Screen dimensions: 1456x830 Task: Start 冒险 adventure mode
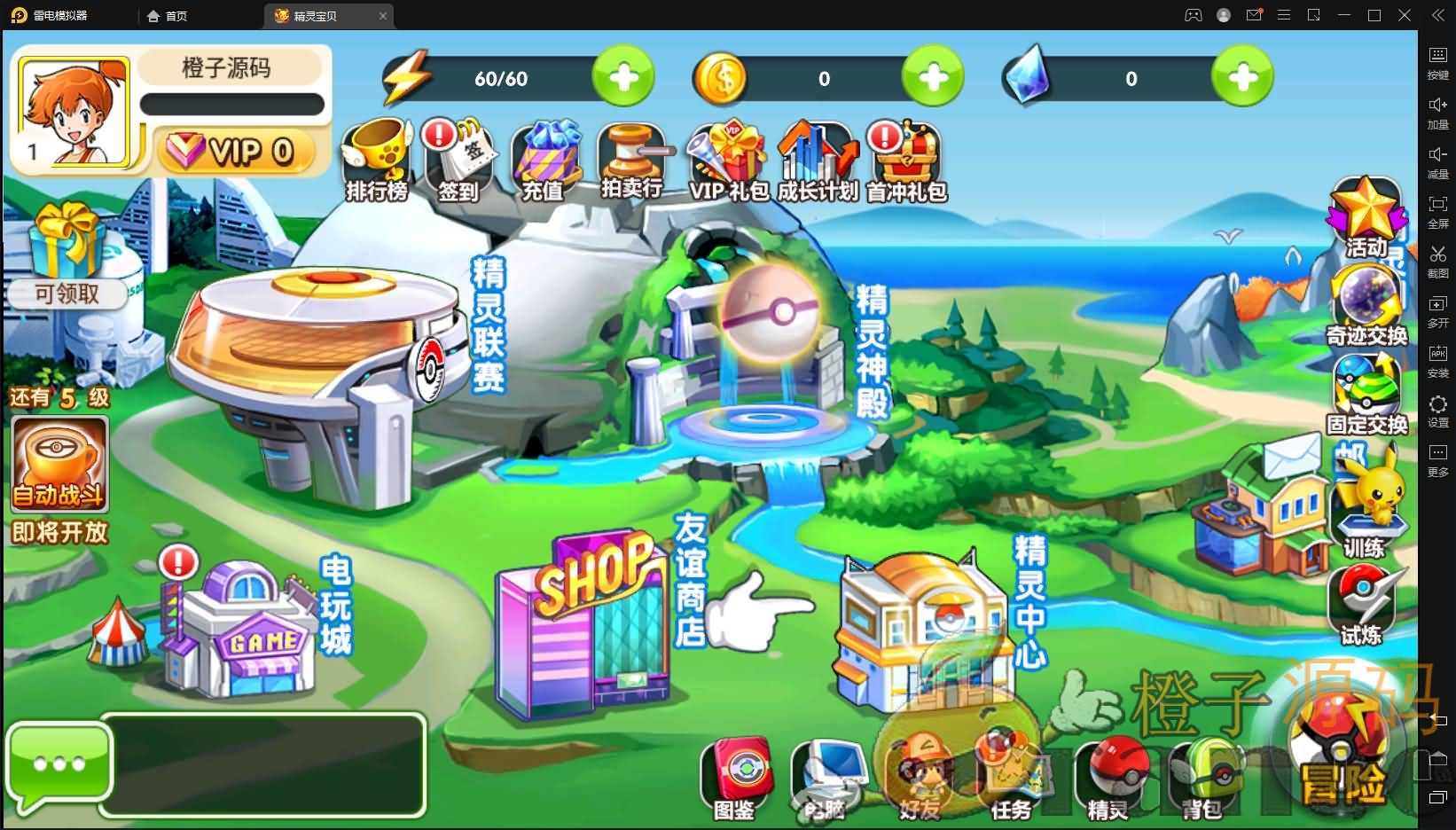click(x=1341, y=753)
